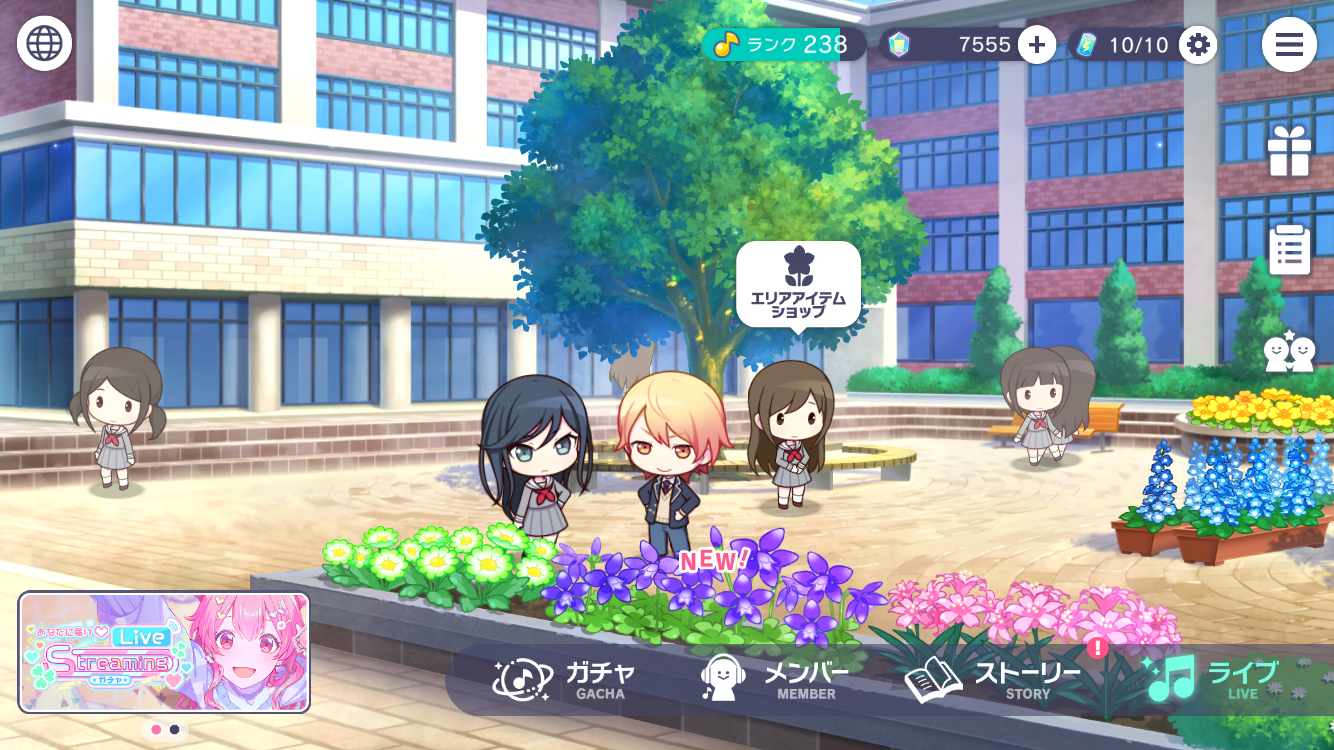Image resolution: width=1334 pixels, height=750 pixels.
Task: Open the hamburger main menu
Action: pos(1289,44)
